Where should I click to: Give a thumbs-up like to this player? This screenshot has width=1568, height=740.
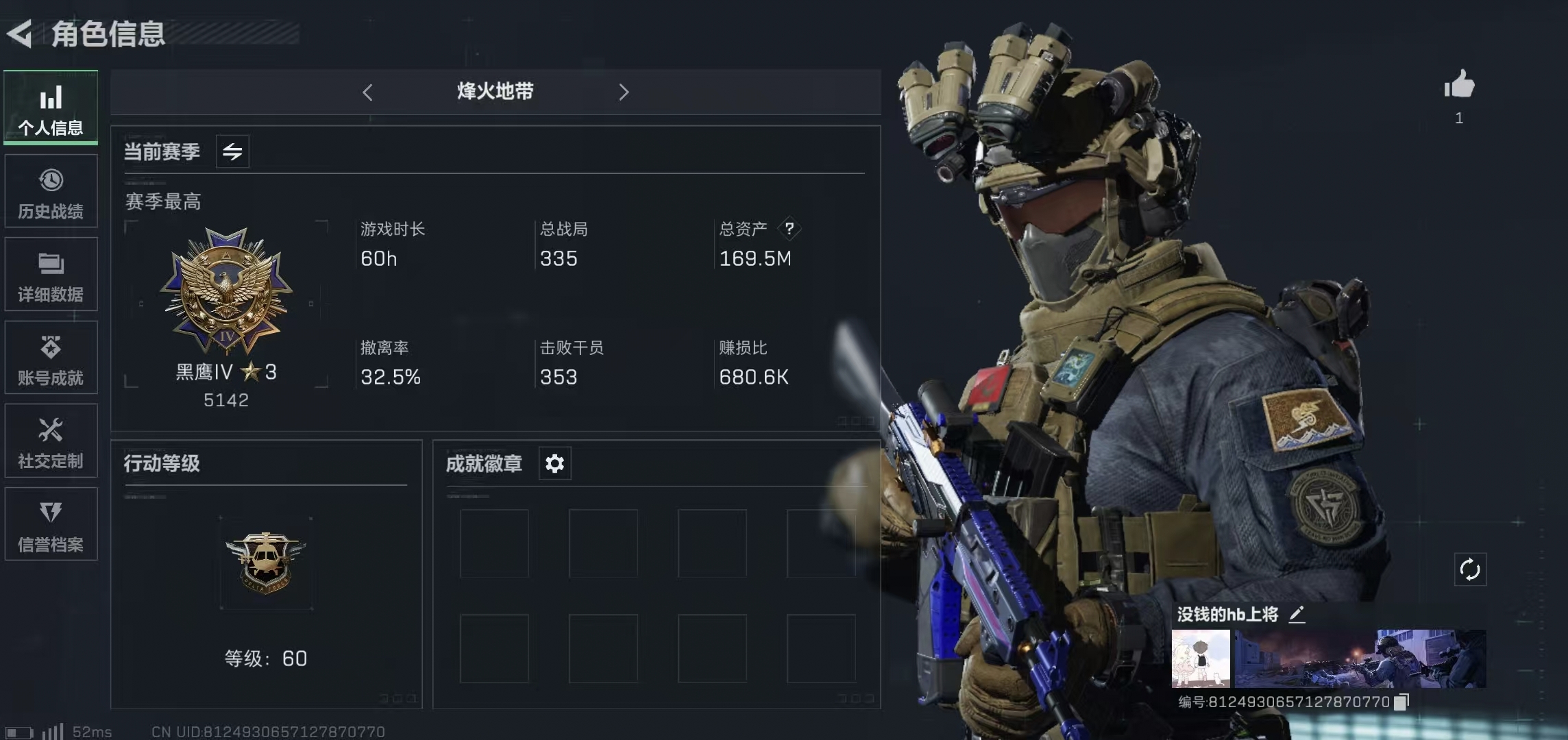point(1459,86)
